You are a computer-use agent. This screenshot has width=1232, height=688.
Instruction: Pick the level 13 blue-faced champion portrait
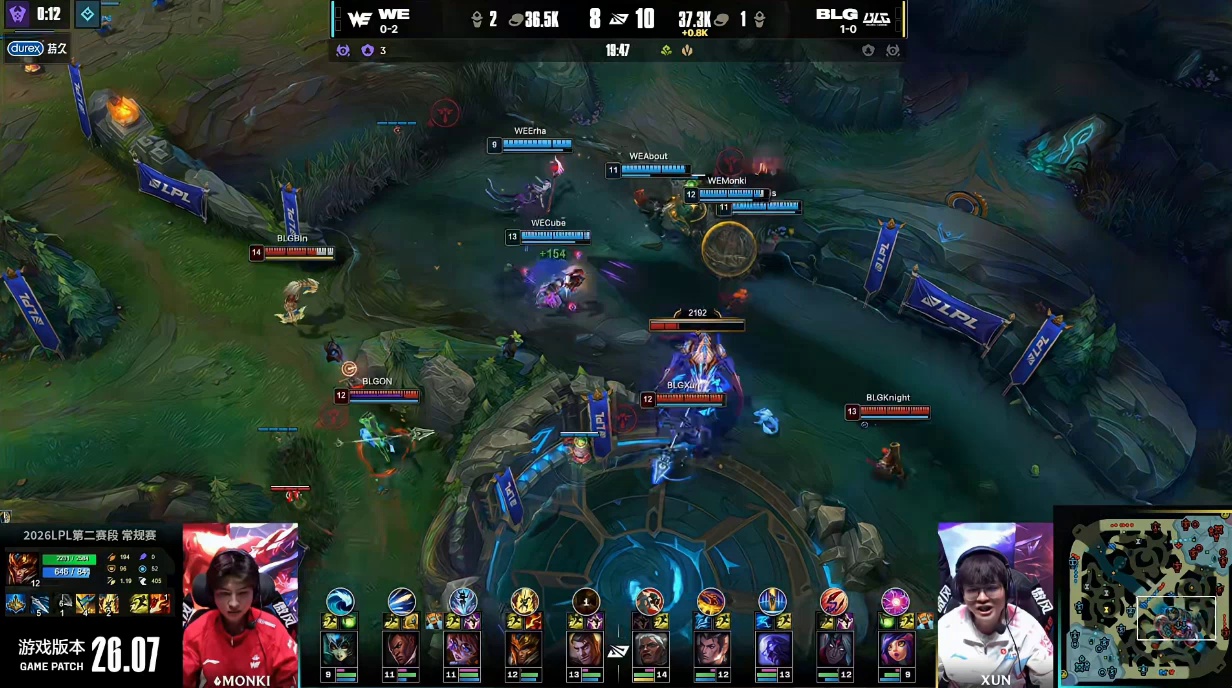(772, 650)
